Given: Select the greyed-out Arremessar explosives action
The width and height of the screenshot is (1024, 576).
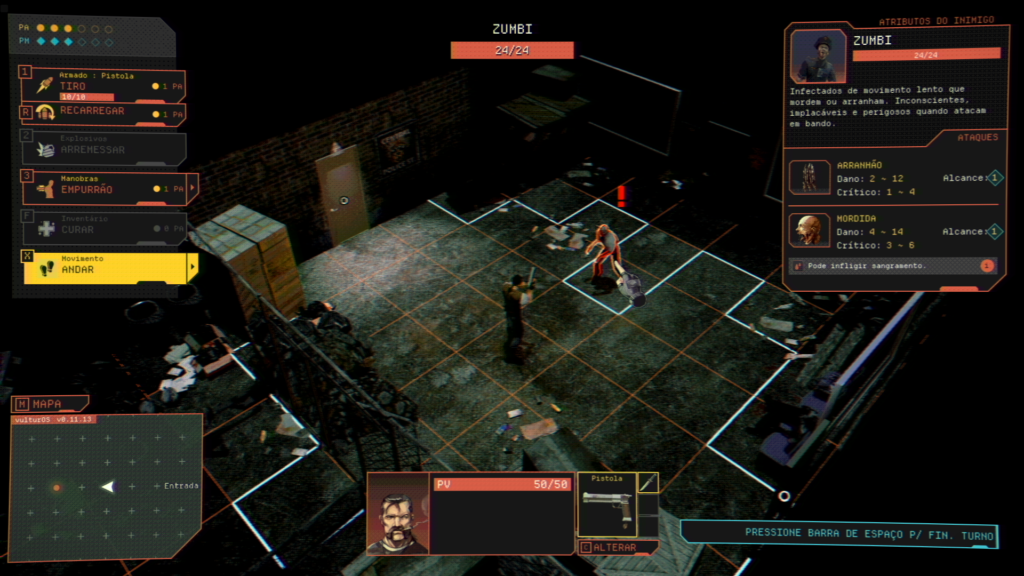Looking at the screenshot, I should coord(100,149).
